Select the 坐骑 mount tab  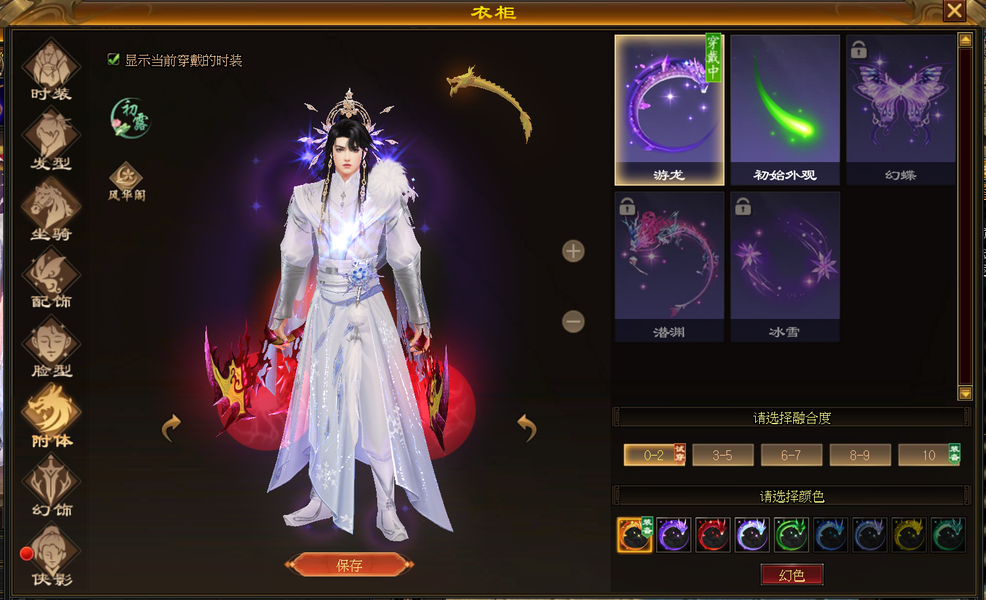(x=51, y=210)
